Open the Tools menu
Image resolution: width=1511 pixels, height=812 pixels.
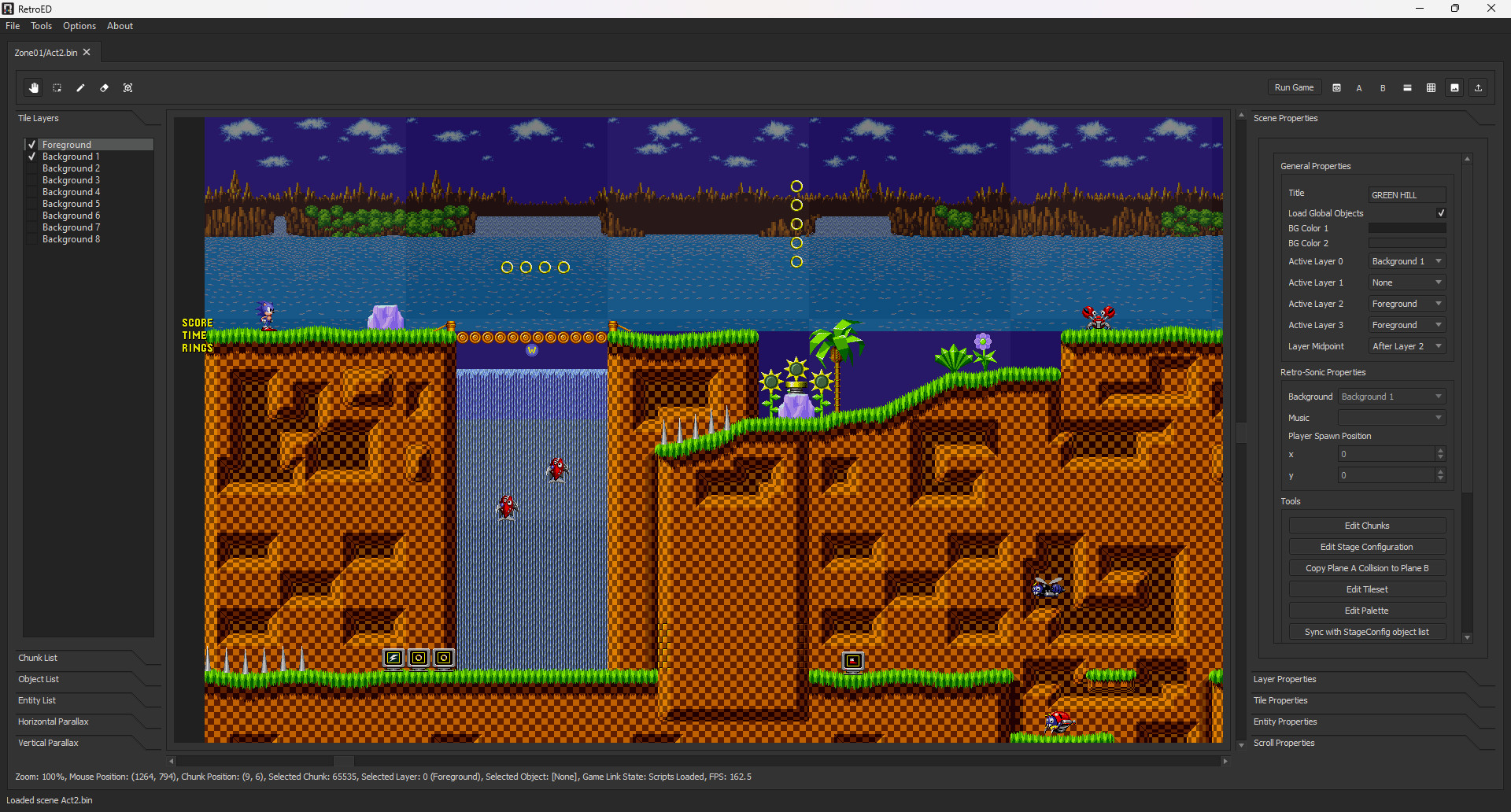pyautogui.click(x=41, y=25)
